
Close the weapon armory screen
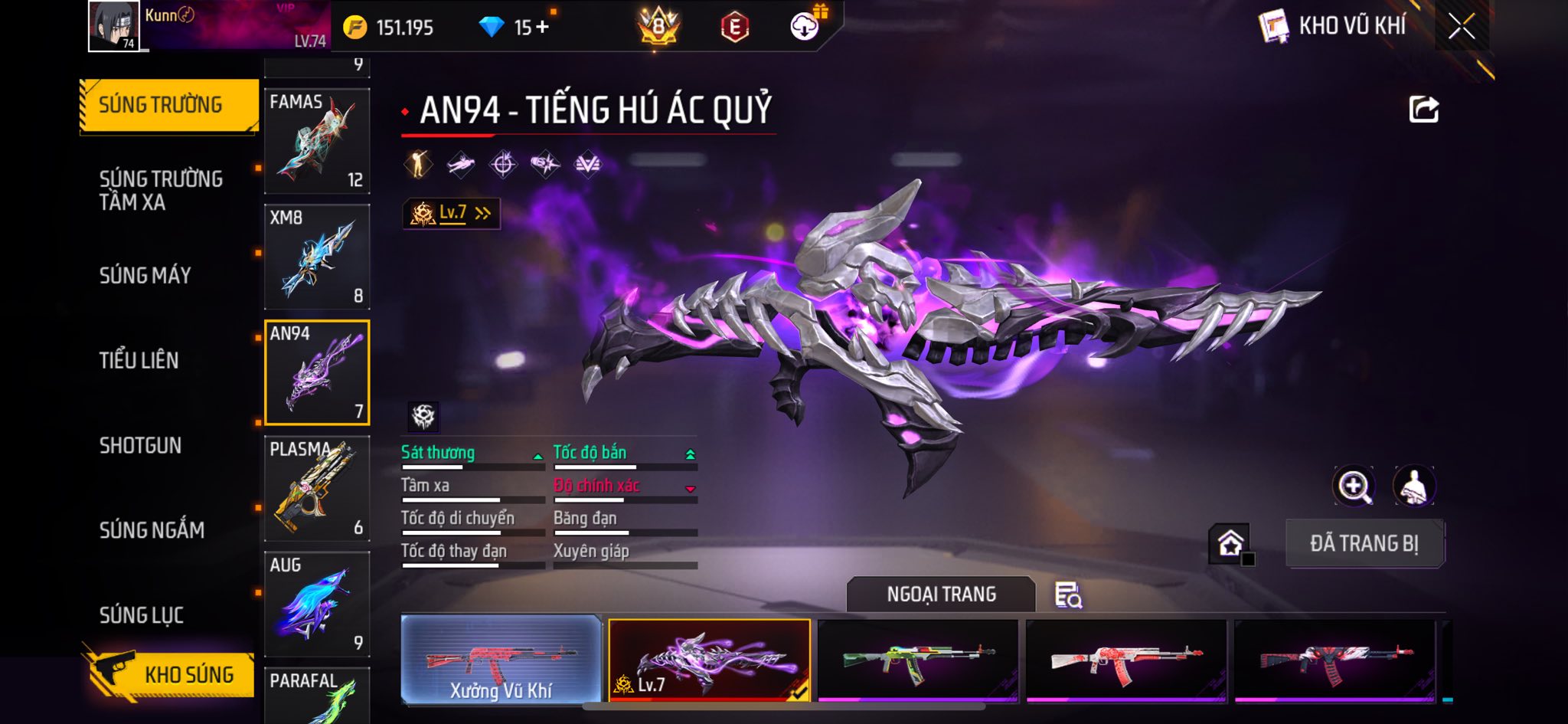point(1461,28)
